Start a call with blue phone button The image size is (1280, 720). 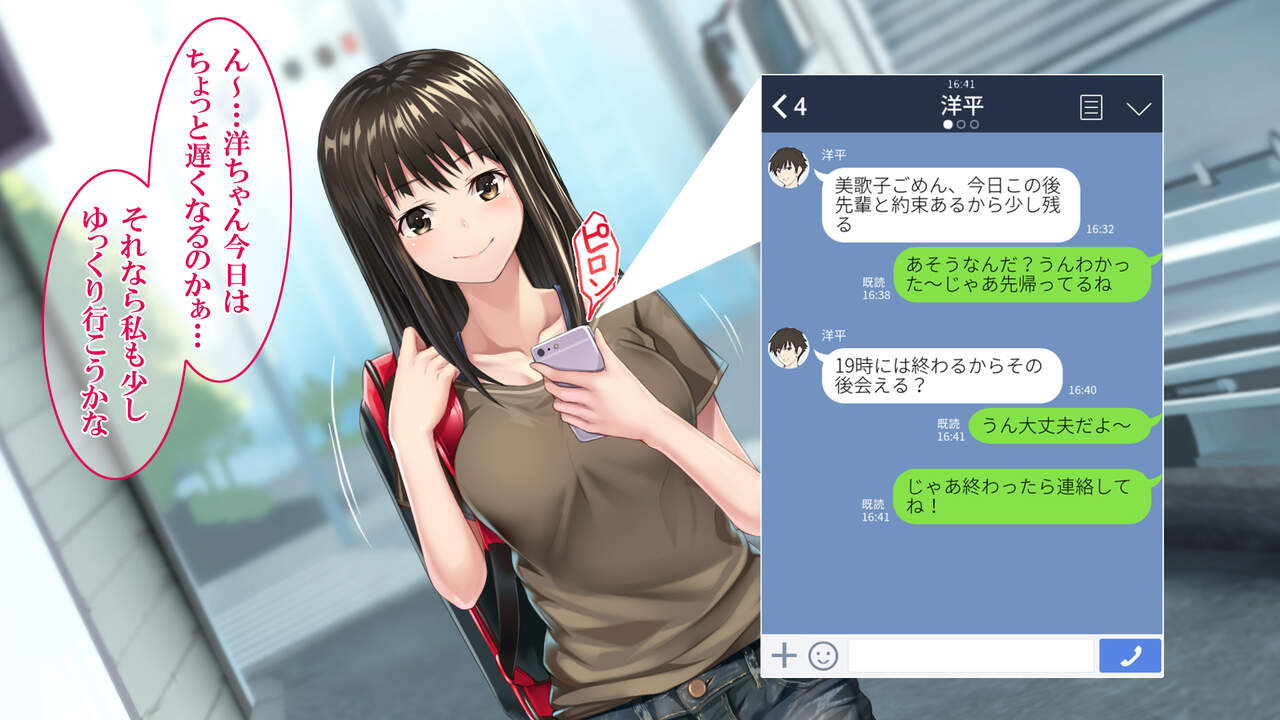pyautogui.click(x=1130, y=656)
